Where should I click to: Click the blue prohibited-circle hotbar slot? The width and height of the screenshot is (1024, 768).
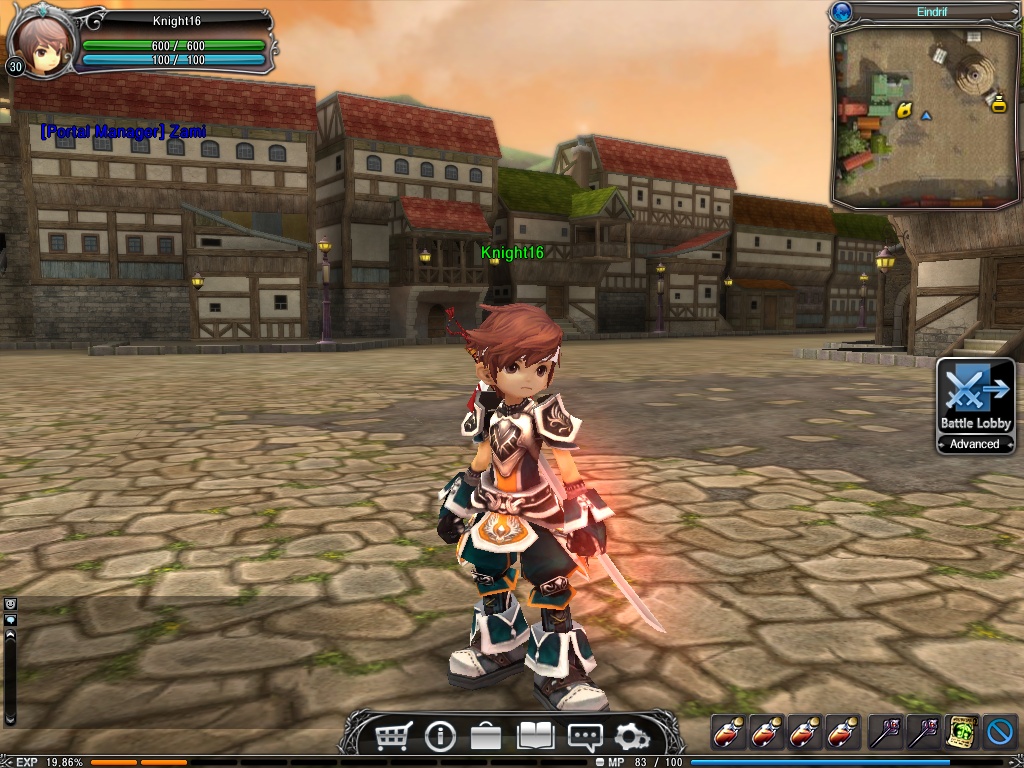coord(1000,733)
